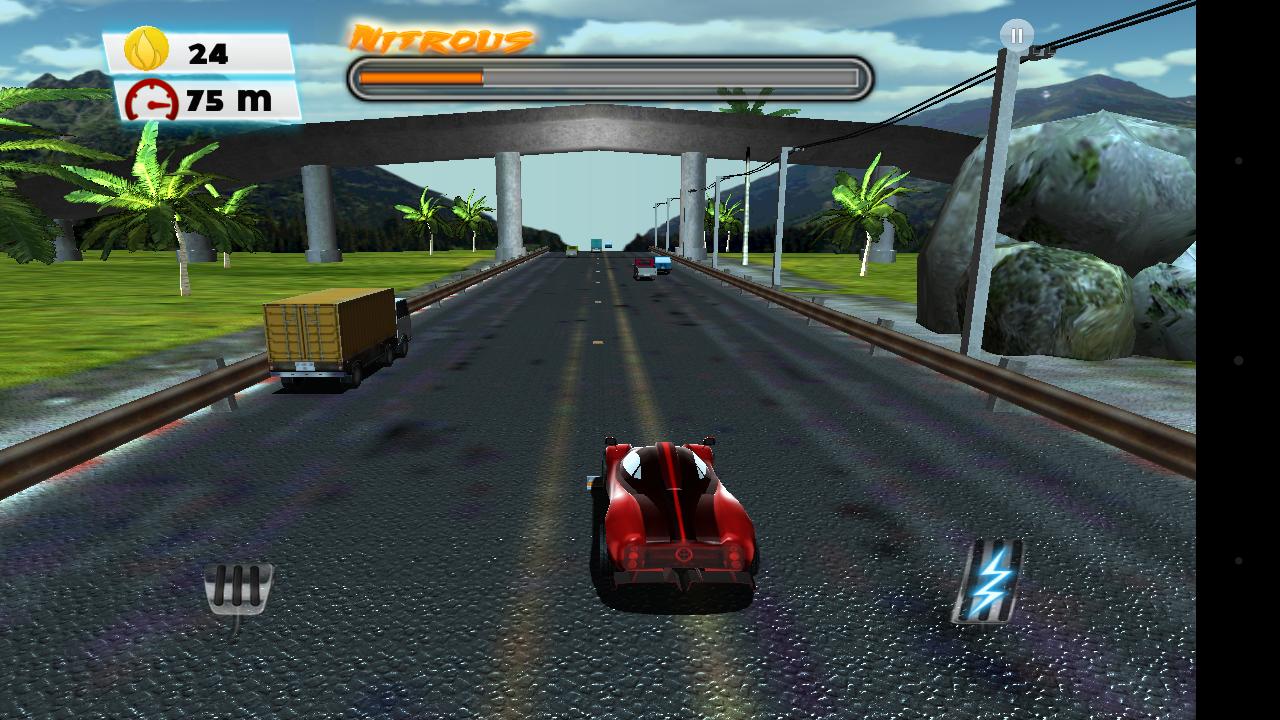Image resolution: width=1280 pixels, height=720 pixels.
Task: Tap the lightning bolt inside the boost panel
Action: [991, 578]
